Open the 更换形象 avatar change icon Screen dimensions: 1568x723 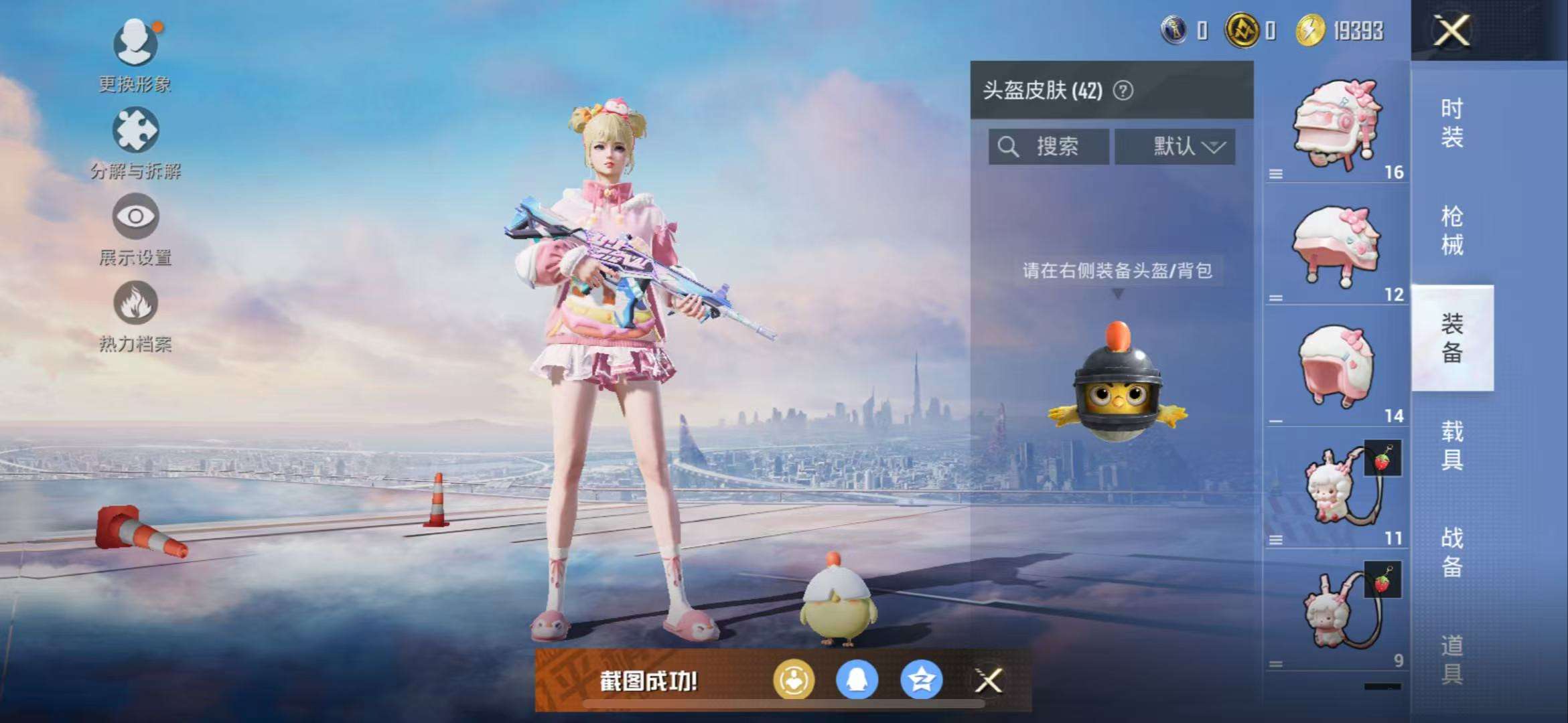tap(134, 42)
